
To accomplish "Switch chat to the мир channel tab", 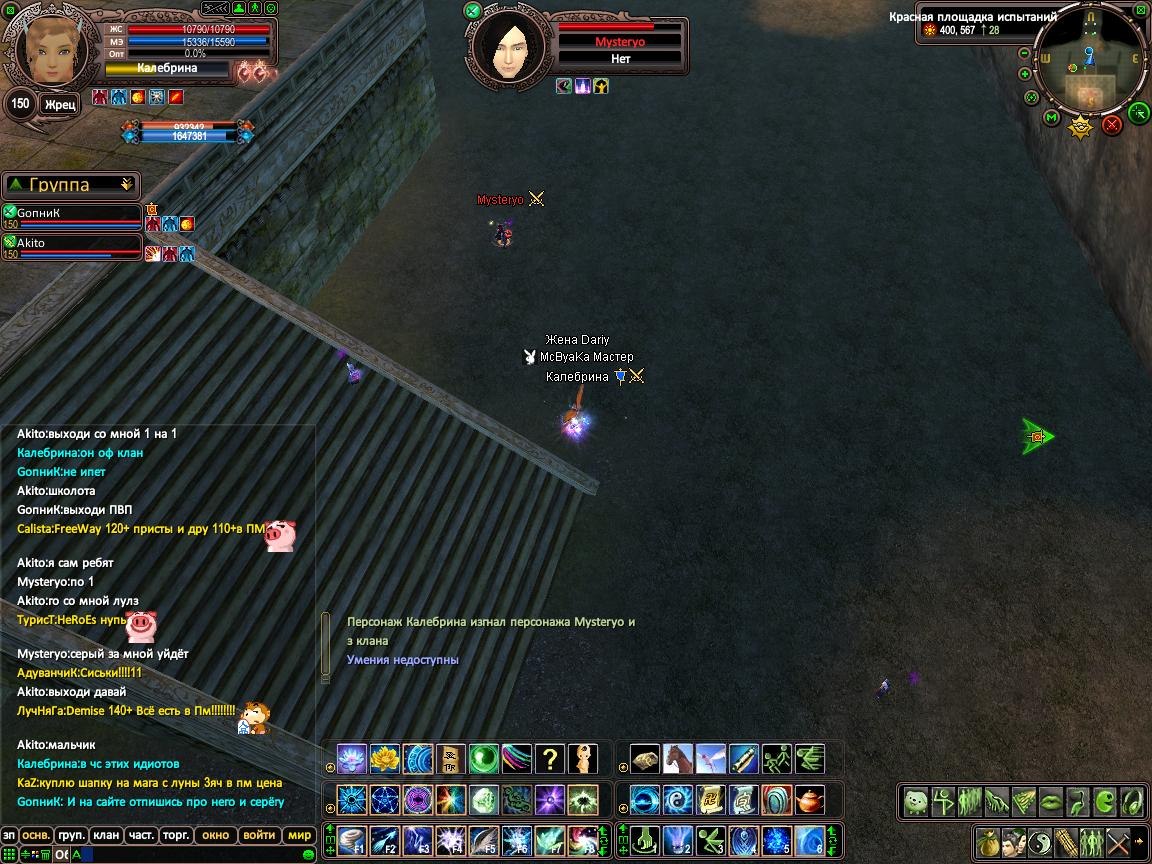I will point(299,835).
